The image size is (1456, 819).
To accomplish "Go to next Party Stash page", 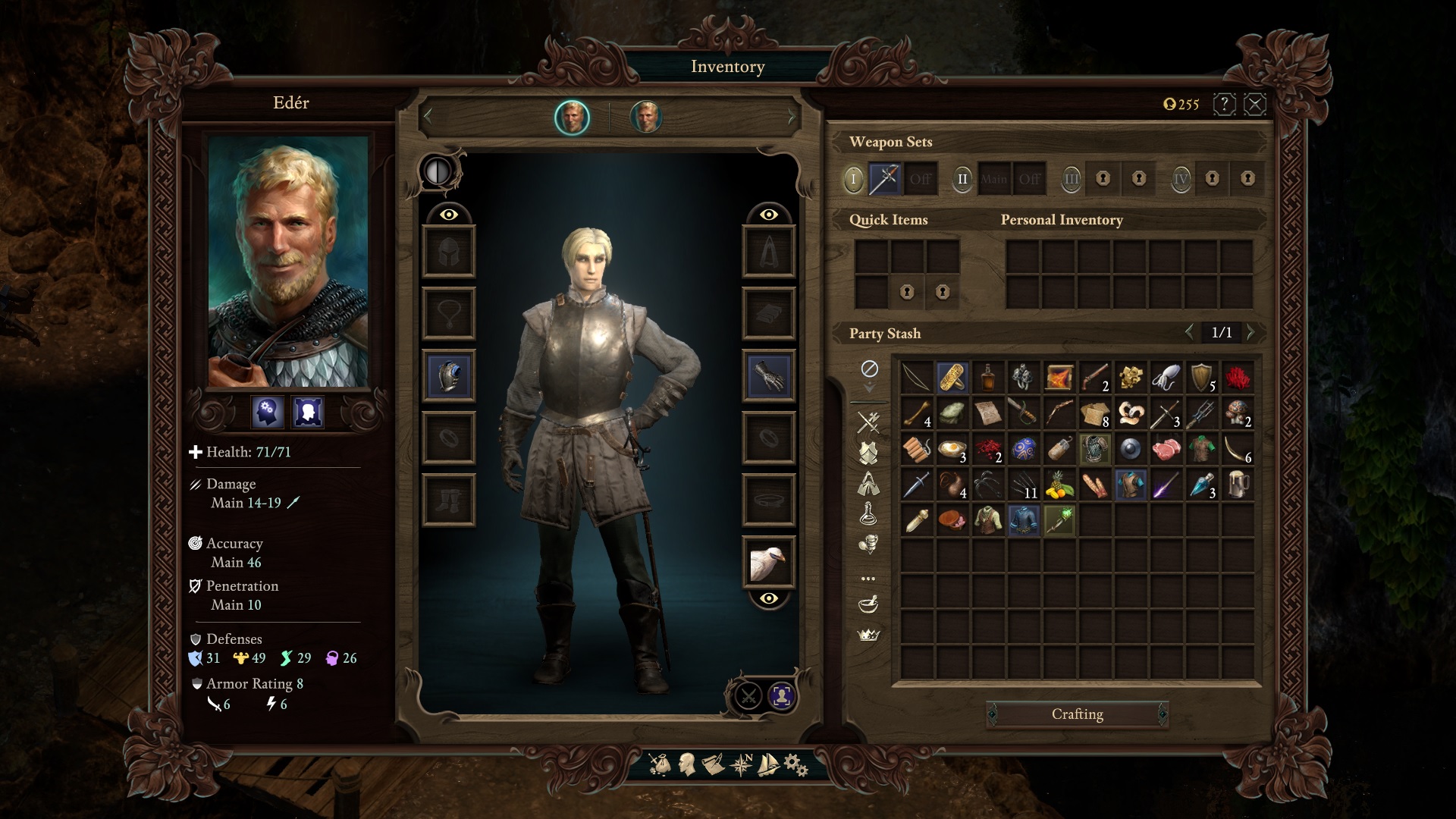I will [1251, 332].
